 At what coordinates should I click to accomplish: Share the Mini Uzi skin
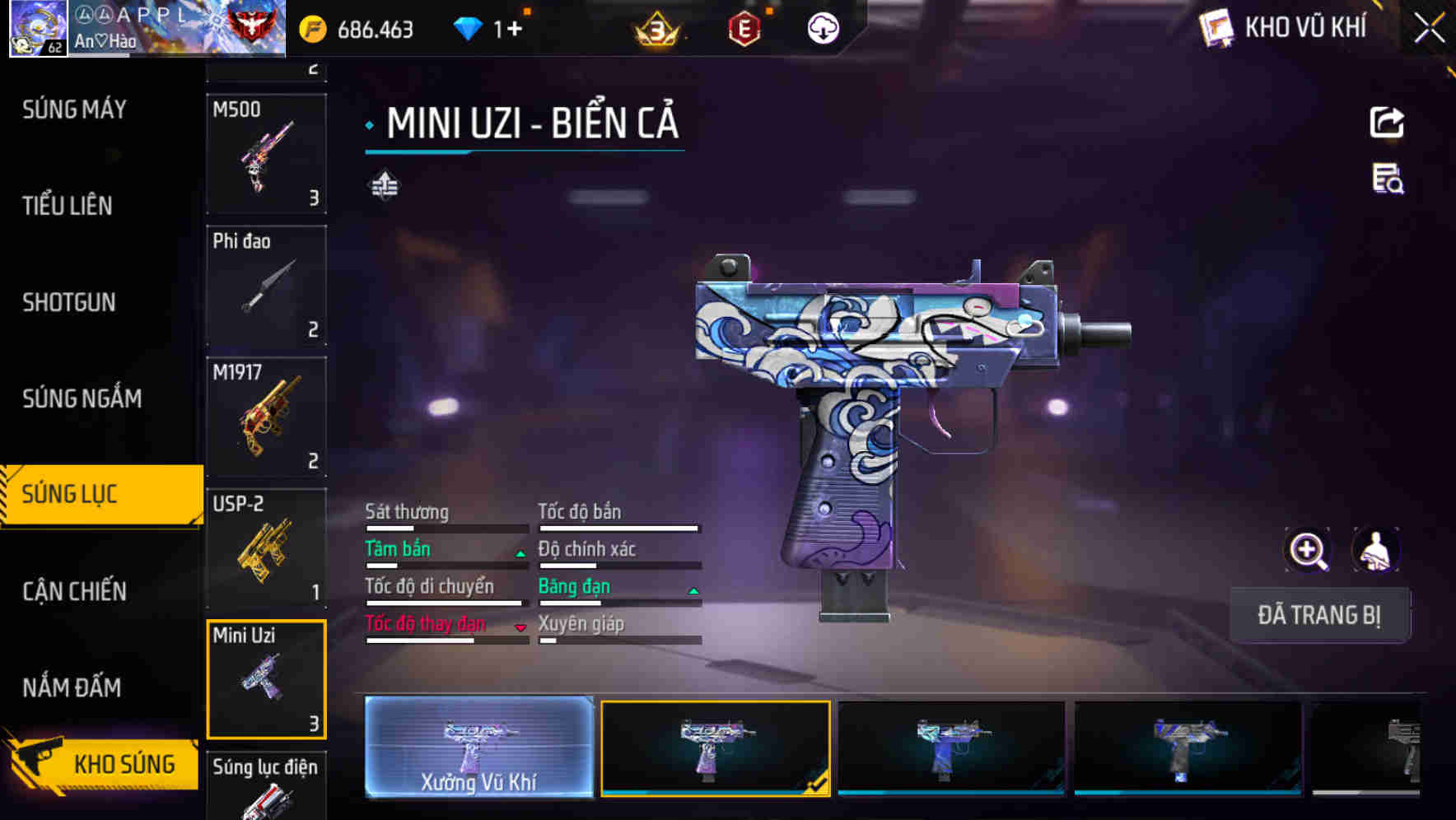point(1387,123)
